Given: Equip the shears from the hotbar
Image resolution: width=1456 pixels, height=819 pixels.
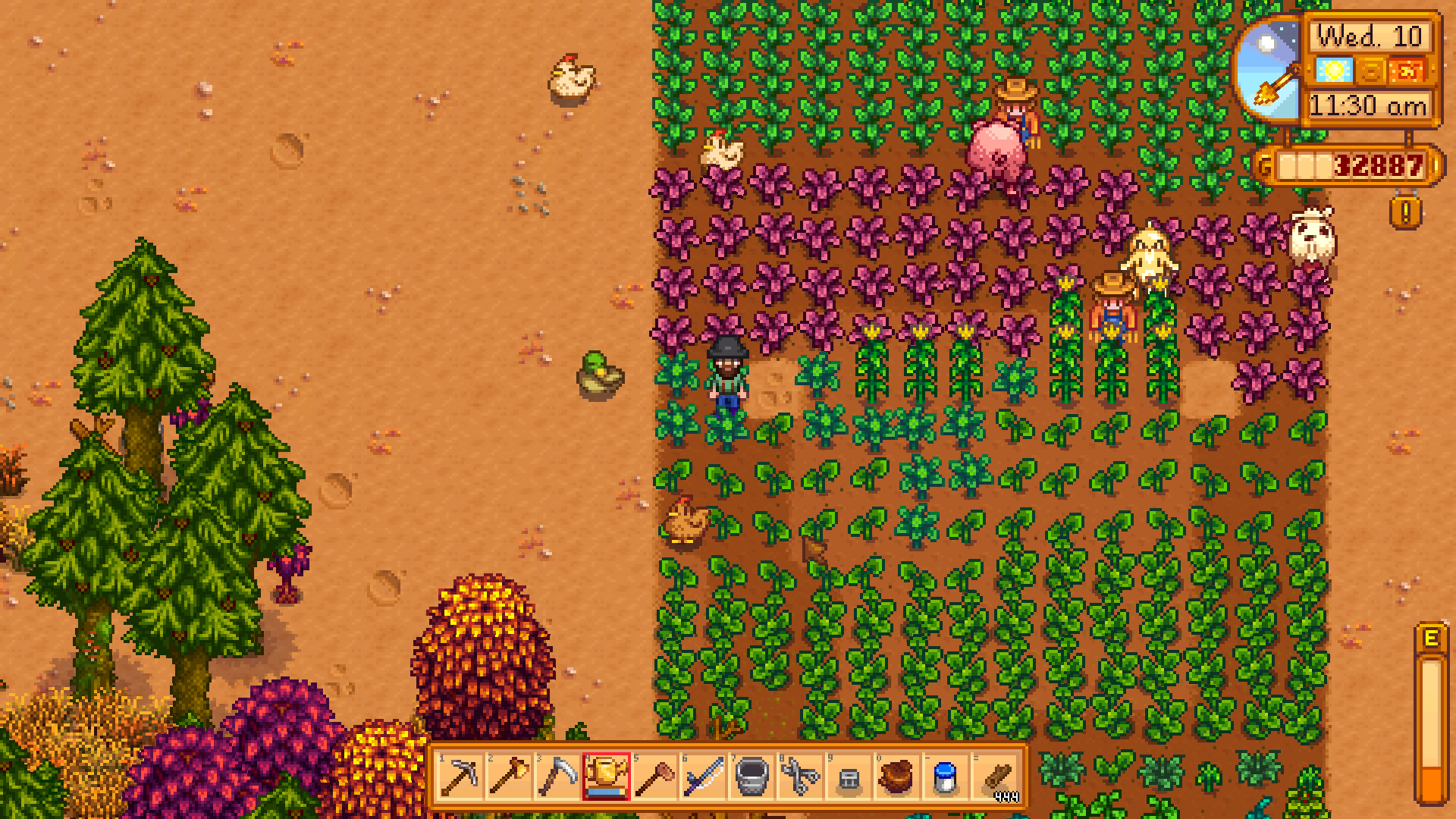Looking at the screenshot, I should (x=800, y=777).
